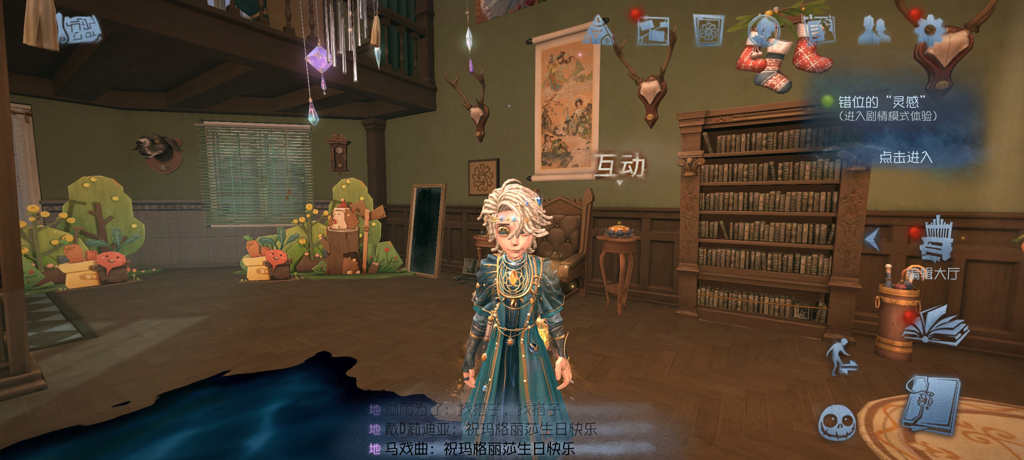
Task: Open the blue notebook journal icon
Action: pyautogui.click(x=930, y=403)
